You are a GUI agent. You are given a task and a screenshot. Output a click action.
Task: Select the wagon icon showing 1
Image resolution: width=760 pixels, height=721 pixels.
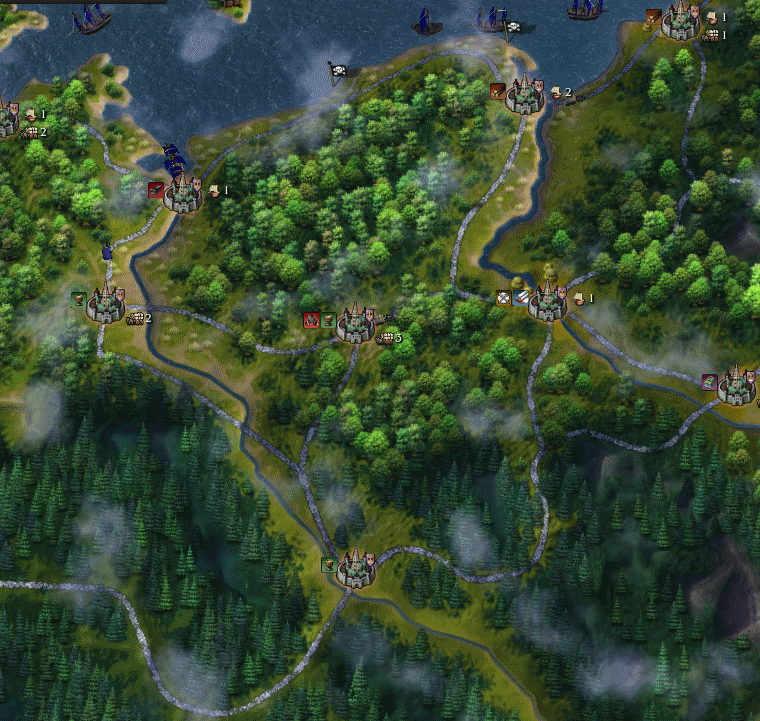click(711, 35)
